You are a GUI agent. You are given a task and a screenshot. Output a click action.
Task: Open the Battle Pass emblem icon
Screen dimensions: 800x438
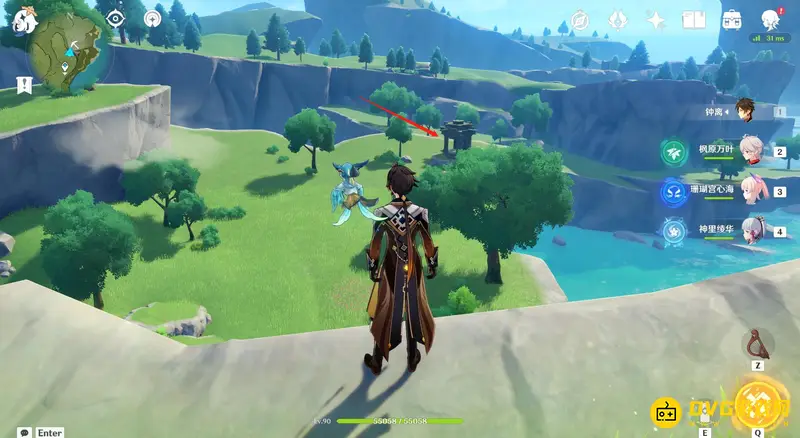(618, 19)
